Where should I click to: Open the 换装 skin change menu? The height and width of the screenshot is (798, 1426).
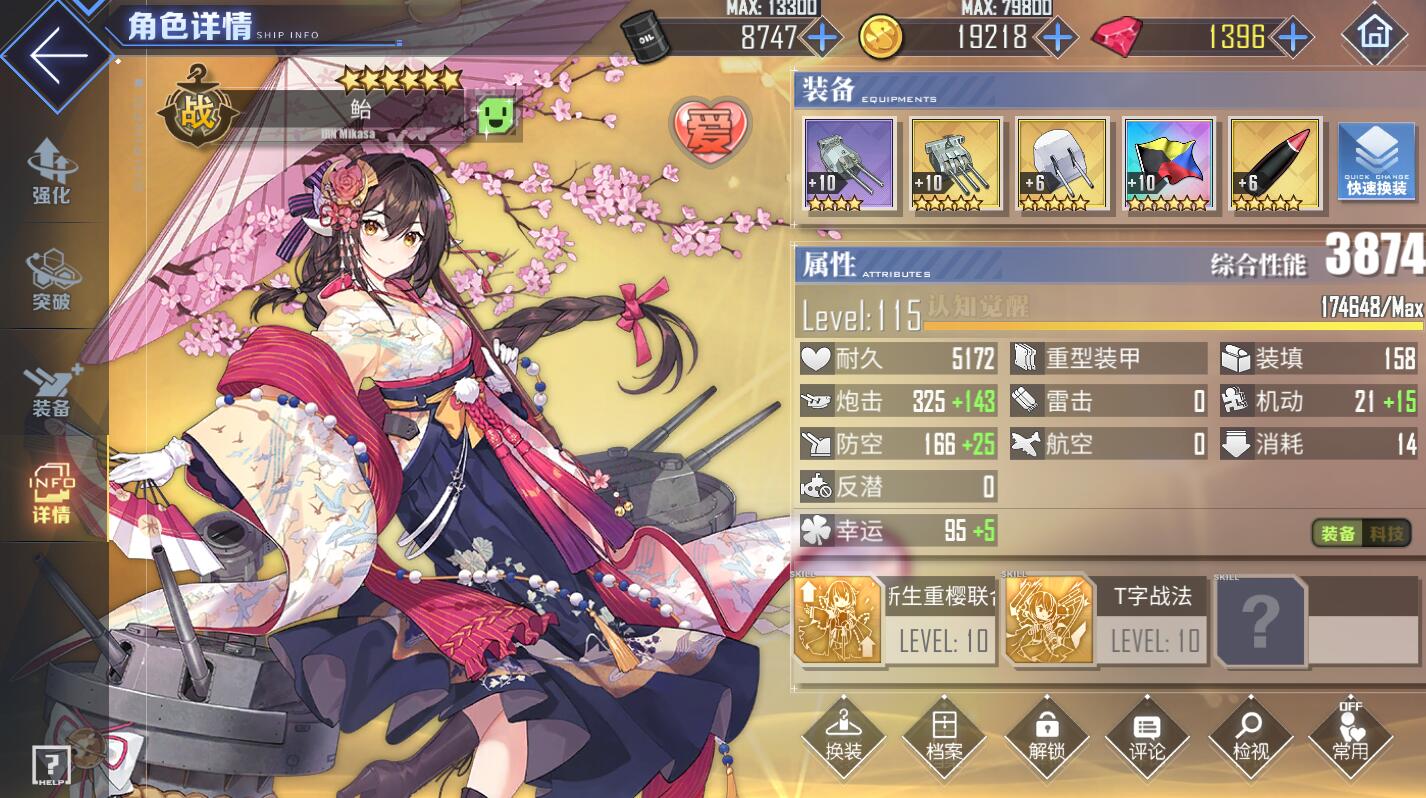(x=844, y=737)
